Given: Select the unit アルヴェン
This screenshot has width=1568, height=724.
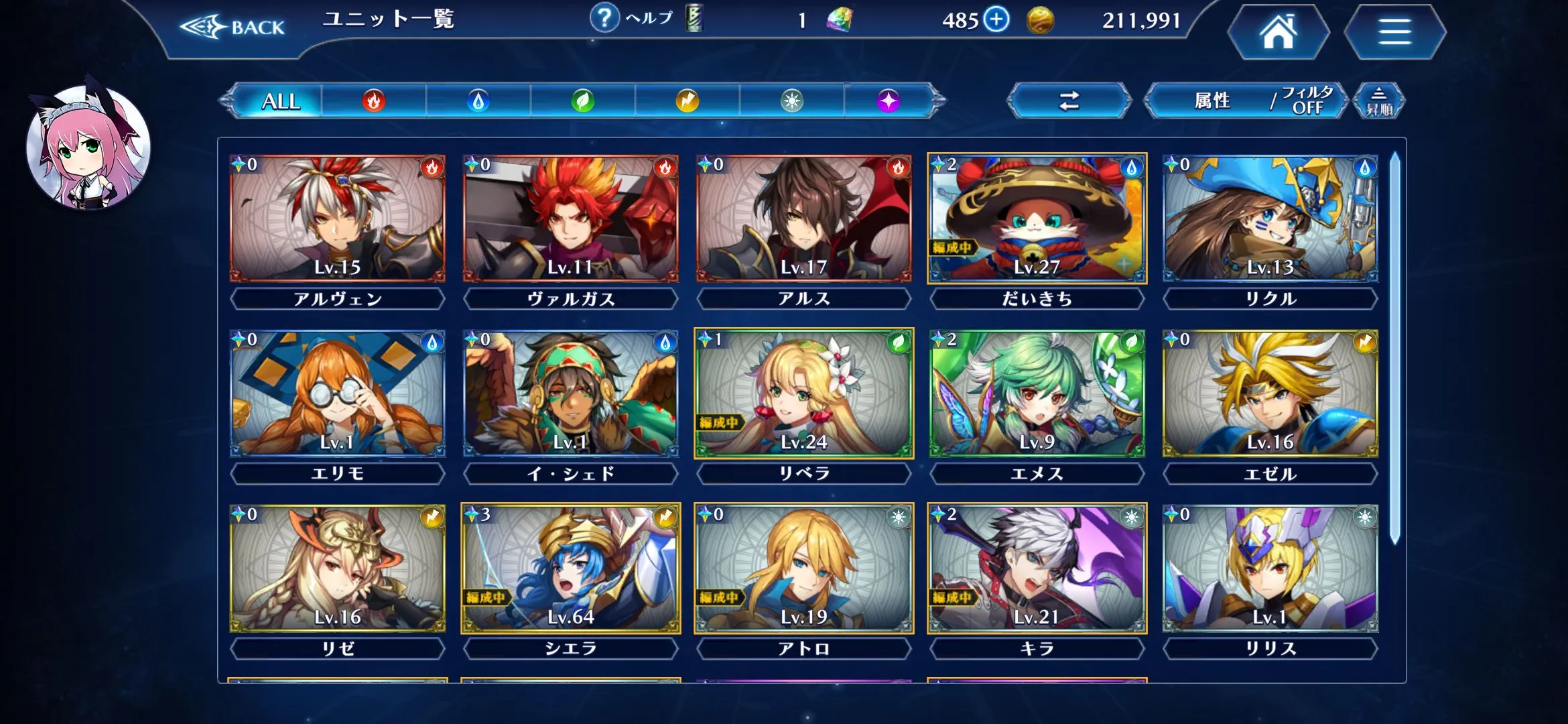Looking at the screenshot, I should tap(337, 219).
